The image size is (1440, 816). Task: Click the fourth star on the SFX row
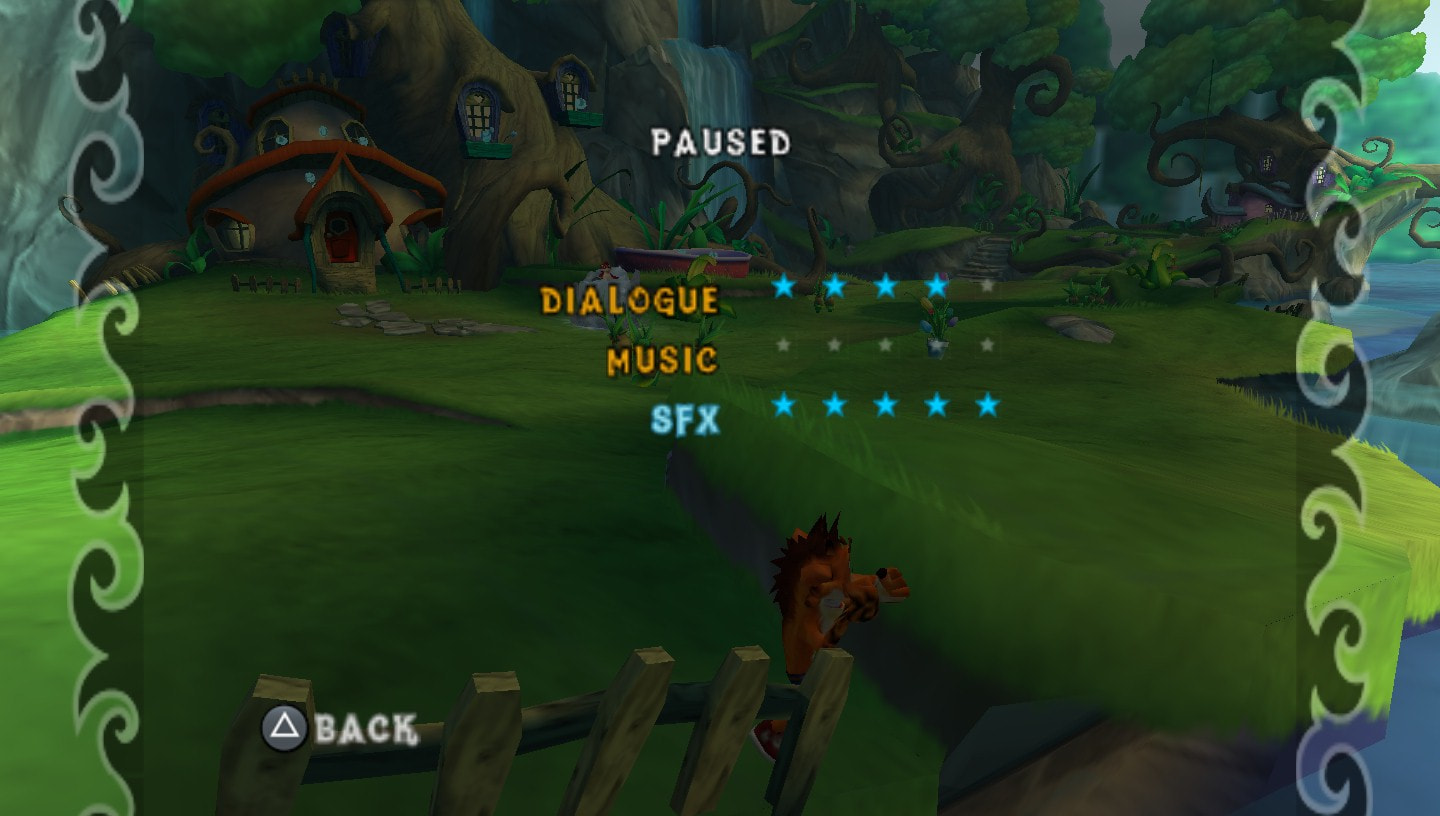[x=935, y=404]
